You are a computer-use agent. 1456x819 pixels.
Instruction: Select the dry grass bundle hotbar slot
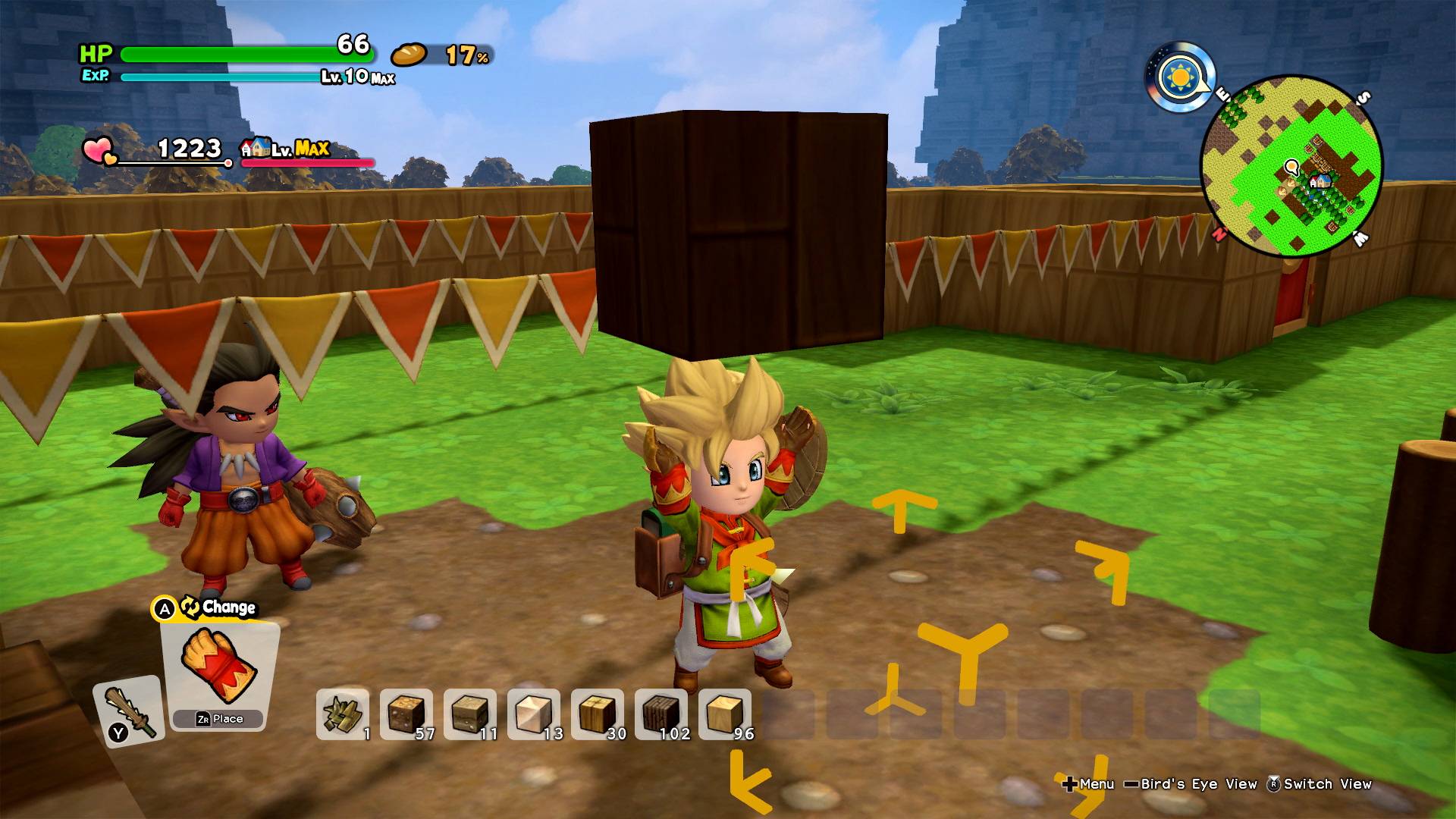pyautogui.click(x=343, y=714)
